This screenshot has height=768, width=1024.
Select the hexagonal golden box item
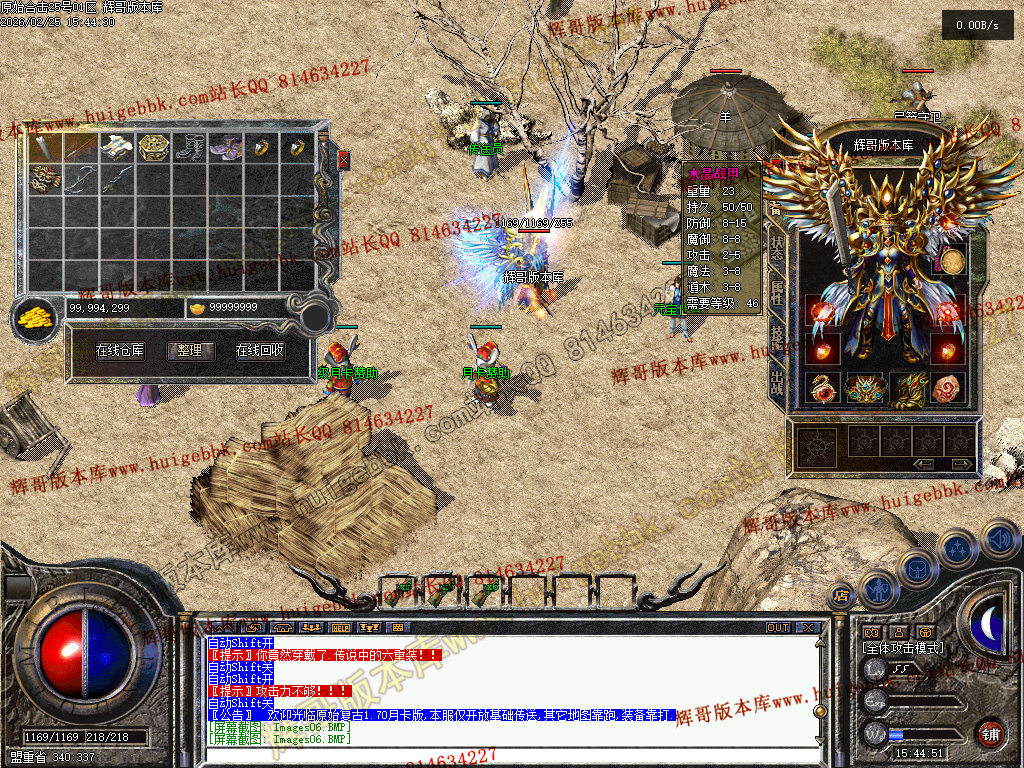pyautogui.click(x=153, y=148)
